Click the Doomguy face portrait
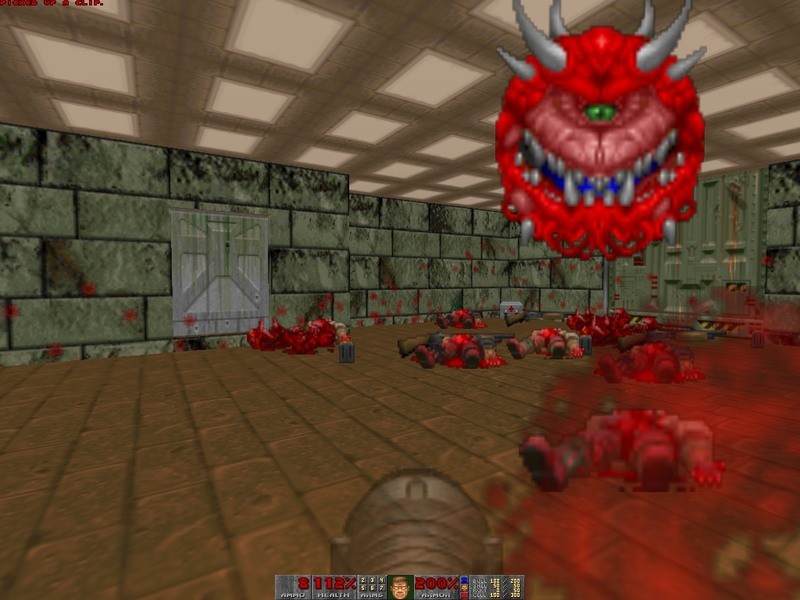 tap(401, 587)
